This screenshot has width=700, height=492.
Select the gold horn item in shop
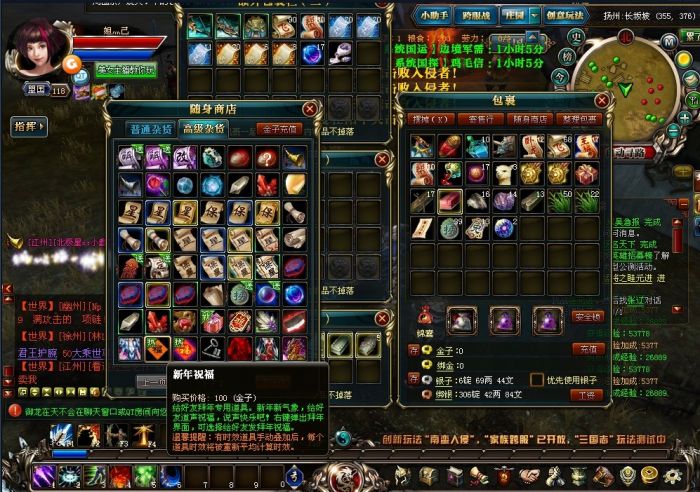[x=294, y=157]
